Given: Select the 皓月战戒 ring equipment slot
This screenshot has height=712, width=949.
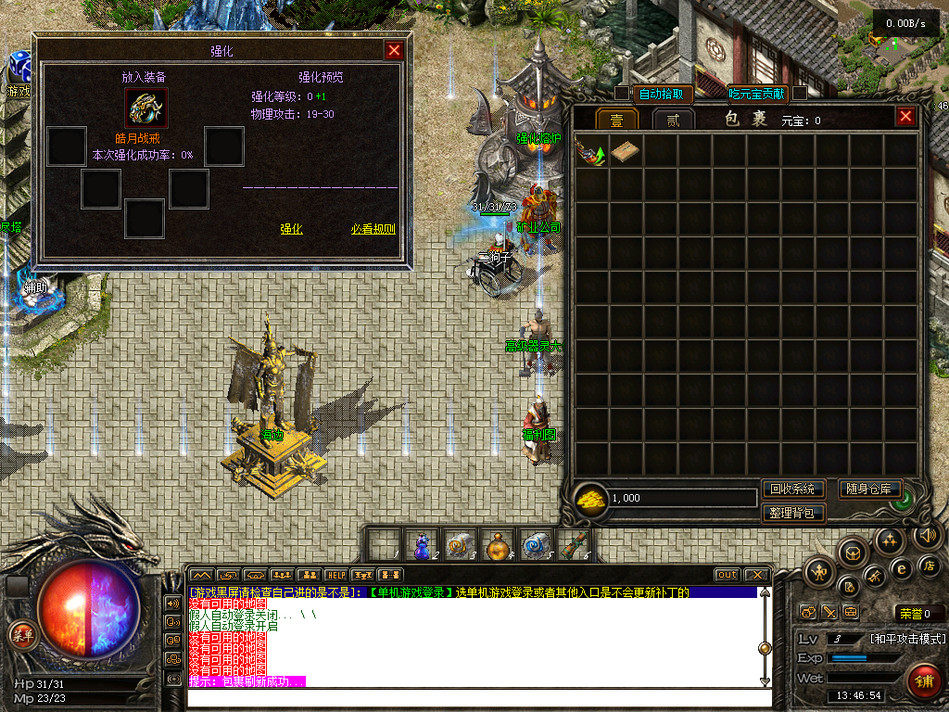Looking at the screenshot, I should pos(146,108).
